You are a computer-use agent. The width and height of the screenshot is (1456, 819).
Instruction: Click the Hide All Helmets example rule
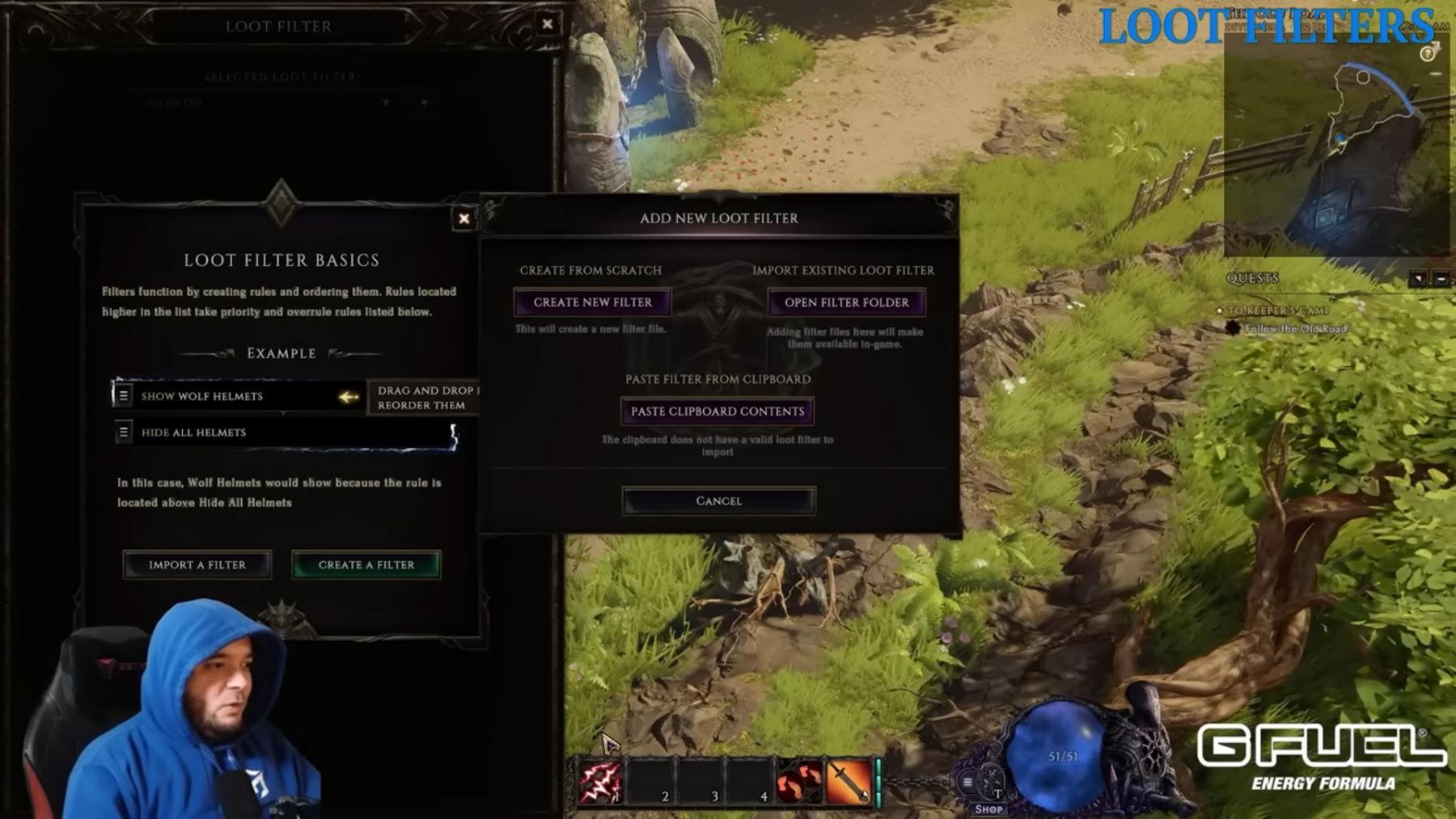194,433
